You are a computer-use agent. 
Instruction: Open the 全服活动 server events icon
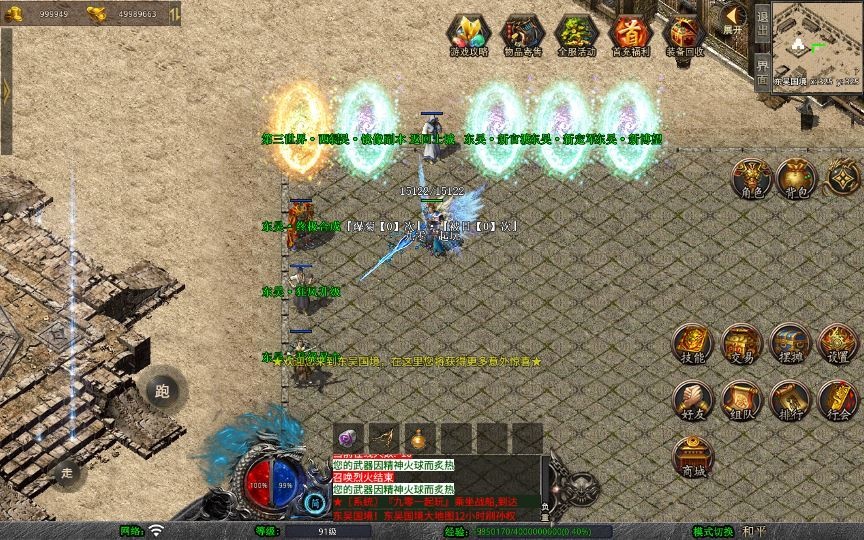[x=576, y=34]
